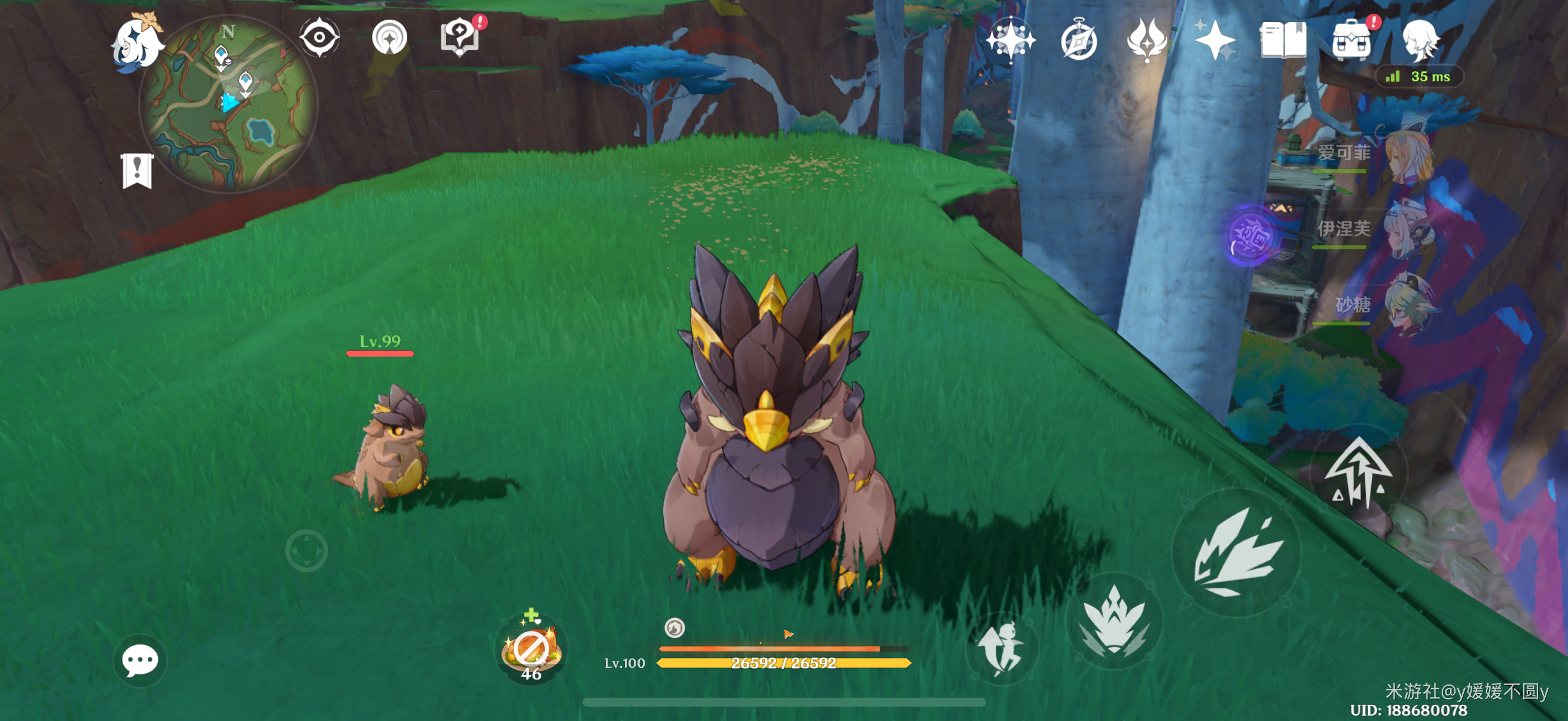Open the quest banner with exclamation mark

click(x=137, y=170)
